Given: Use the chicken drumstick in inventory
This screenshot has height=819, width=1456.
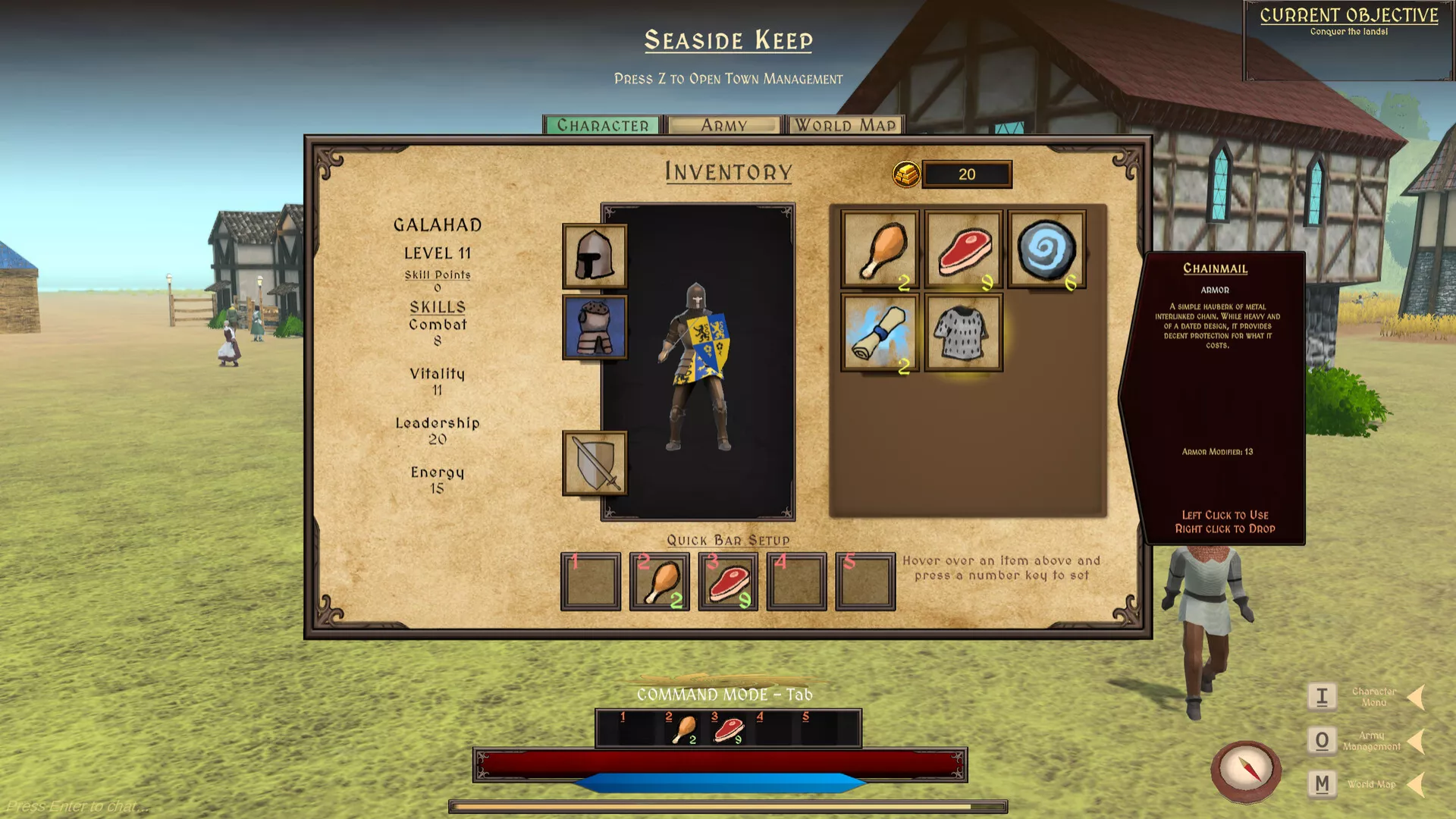Looking at the screenshot, I should (x=880, y=249).
